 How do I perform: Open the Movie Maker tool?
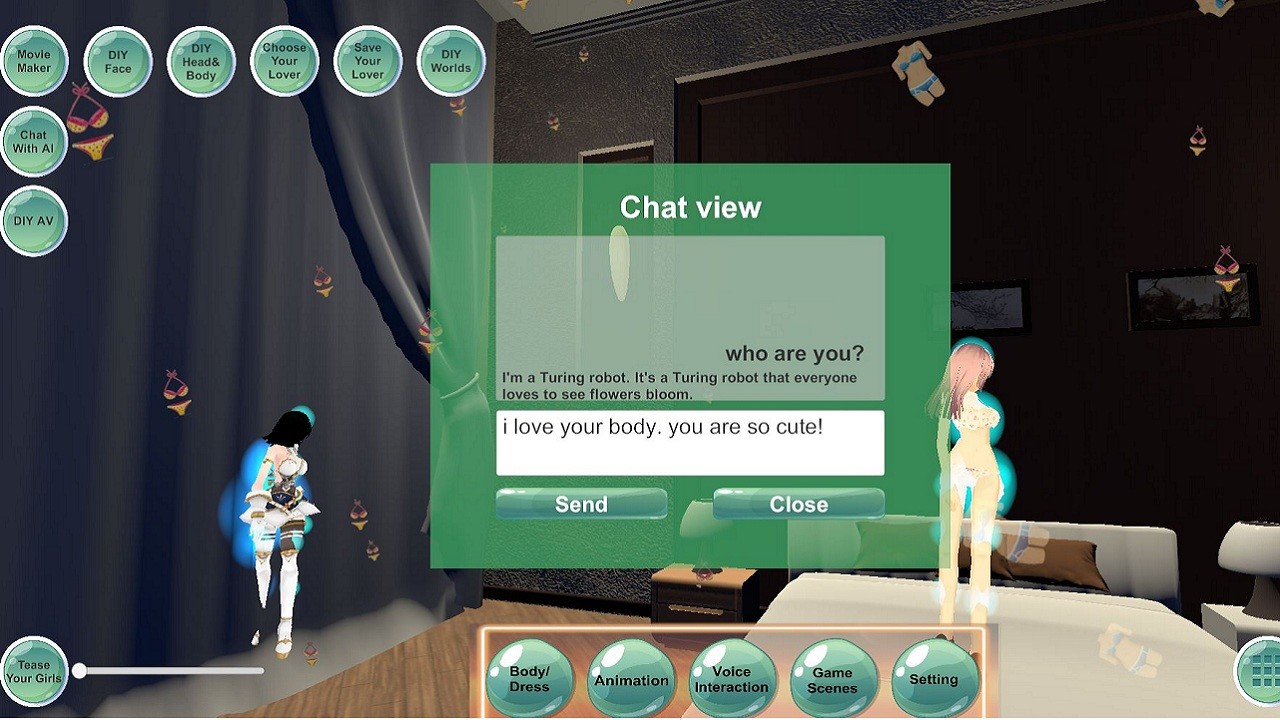[34, 60]
